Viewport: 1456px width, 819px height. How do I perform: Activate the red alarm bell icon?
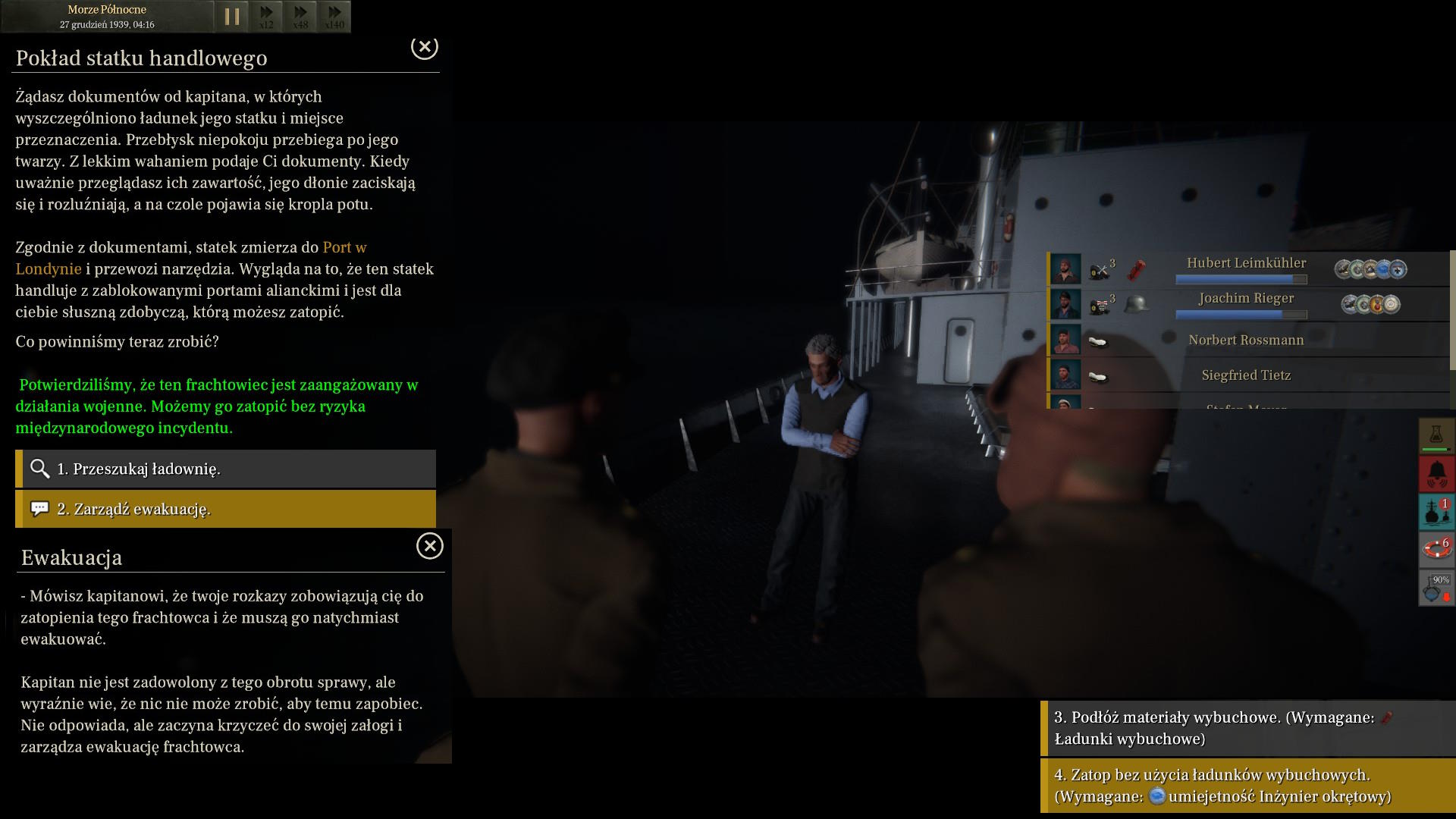click(x=1436, y=473)
